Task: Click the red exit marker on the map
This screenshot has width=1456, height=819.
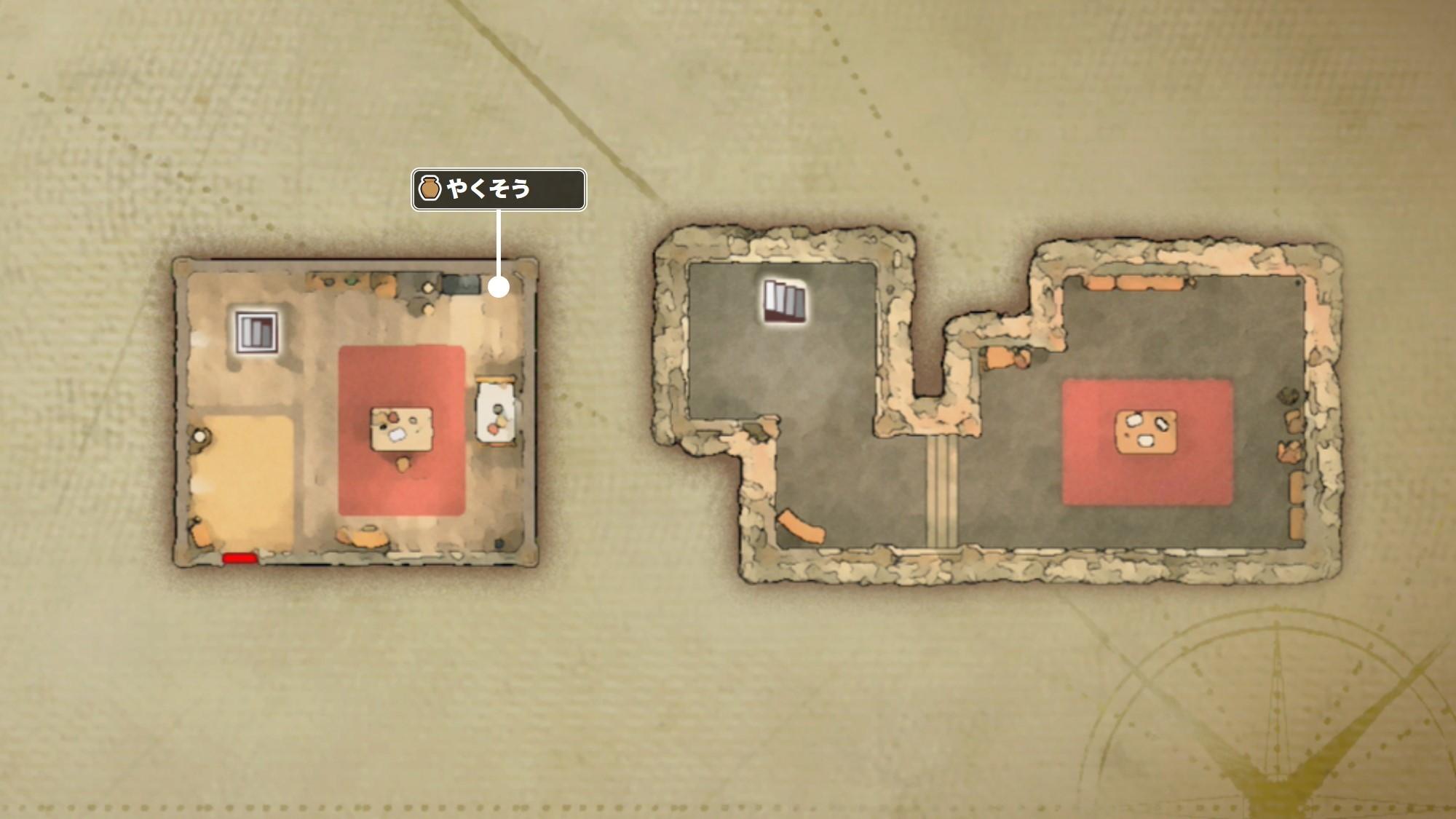Action: coord(240,558)
